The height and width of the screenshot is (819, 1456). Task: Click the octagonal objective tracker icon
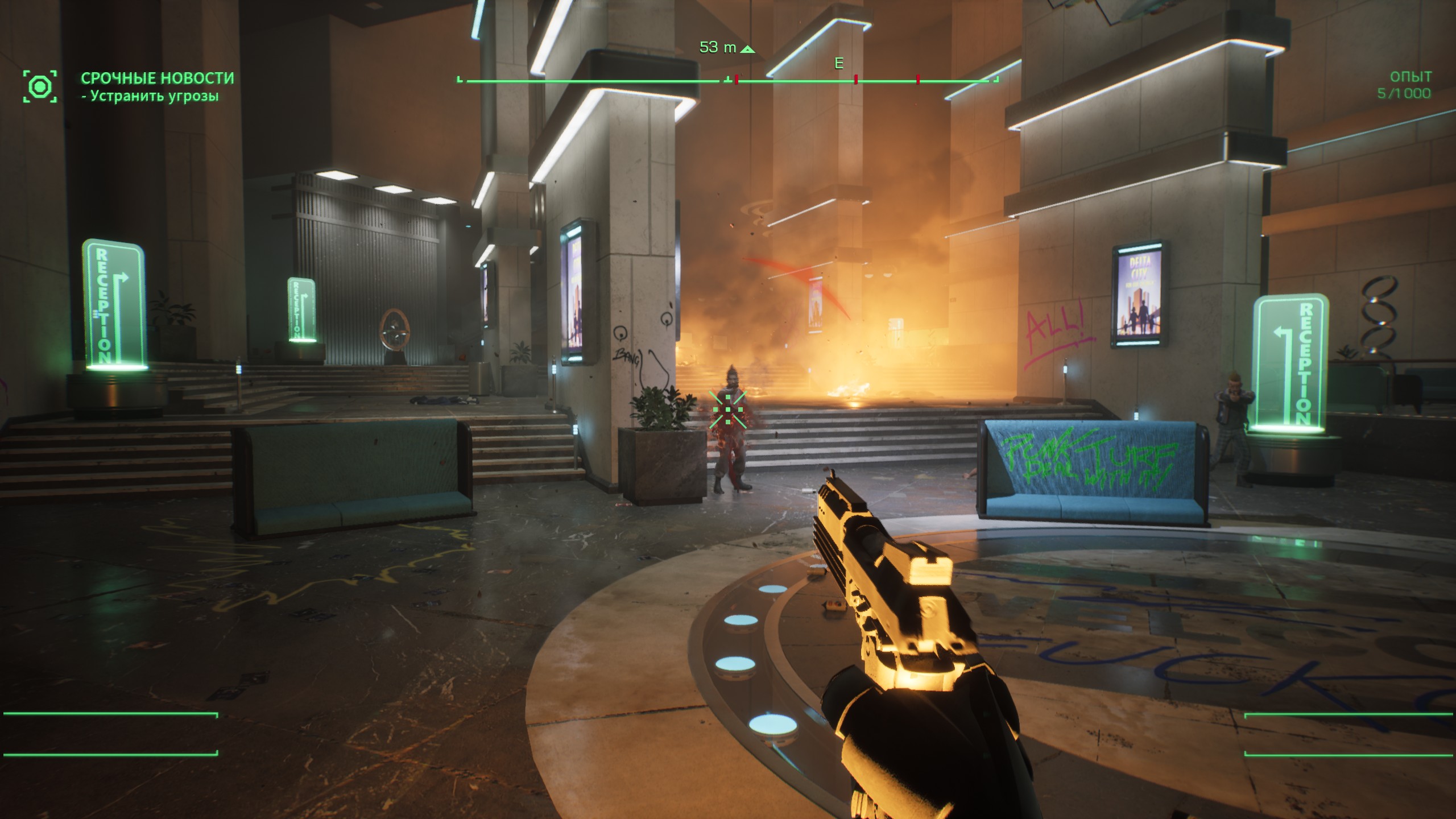pyautogui.click(x=40, y=87)
